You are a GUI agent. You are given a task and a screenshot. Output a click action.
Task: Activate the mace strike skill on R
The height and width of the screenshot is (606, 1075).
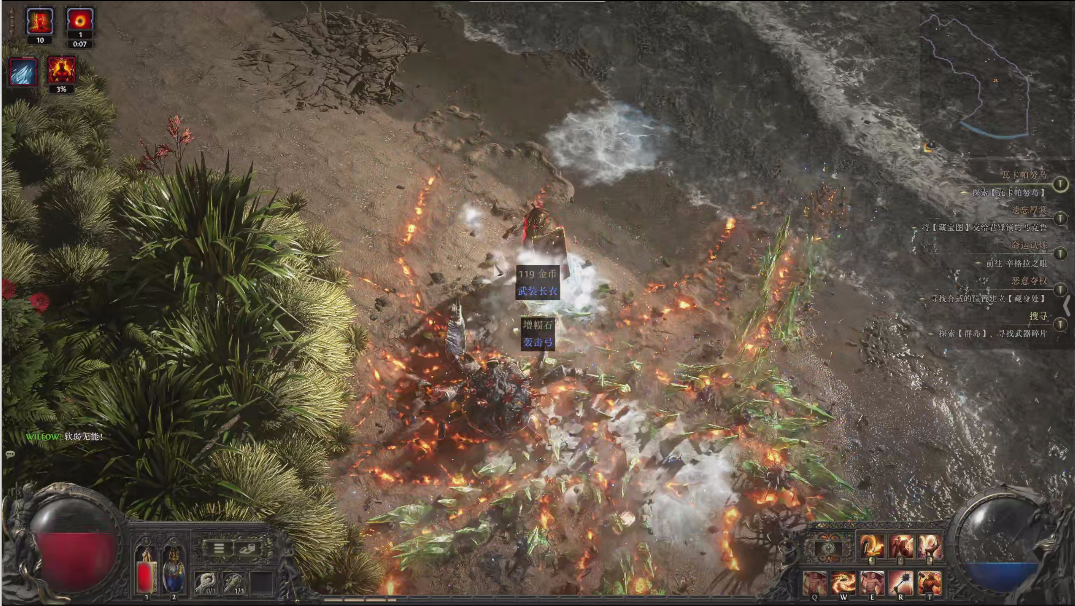point(901,582)
